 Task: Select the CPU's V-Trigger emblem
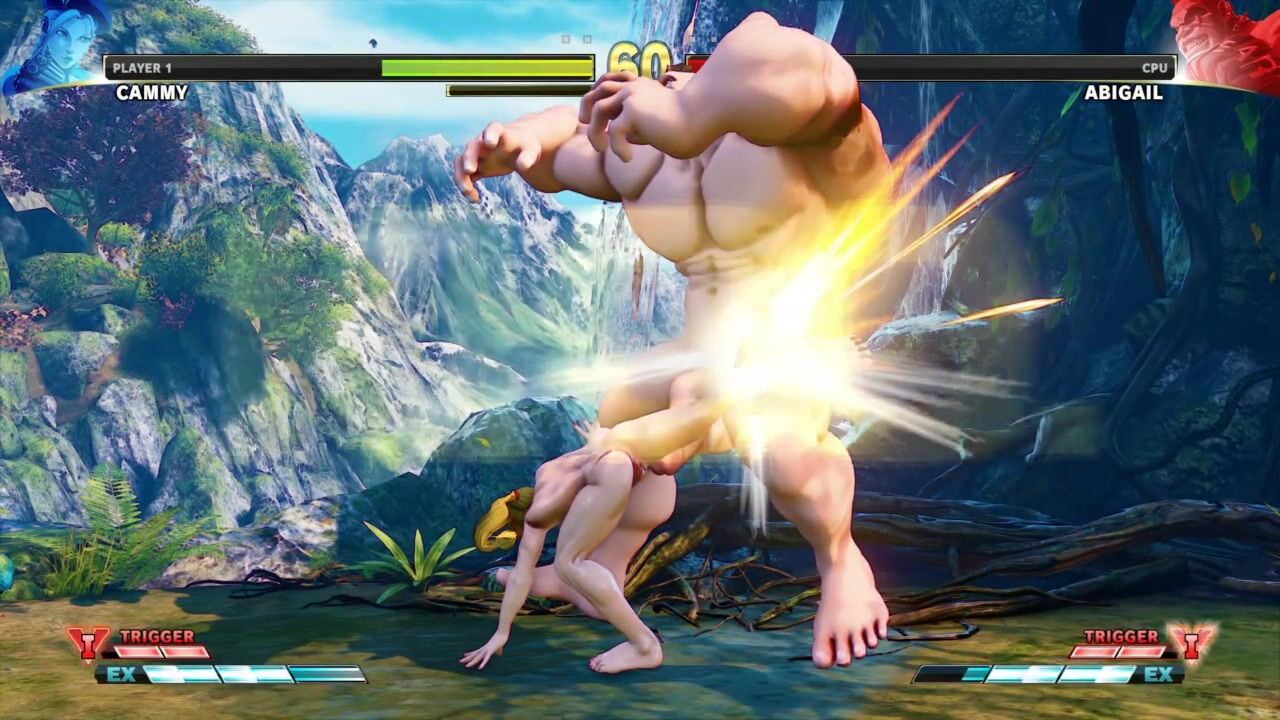pos(1193,643)
